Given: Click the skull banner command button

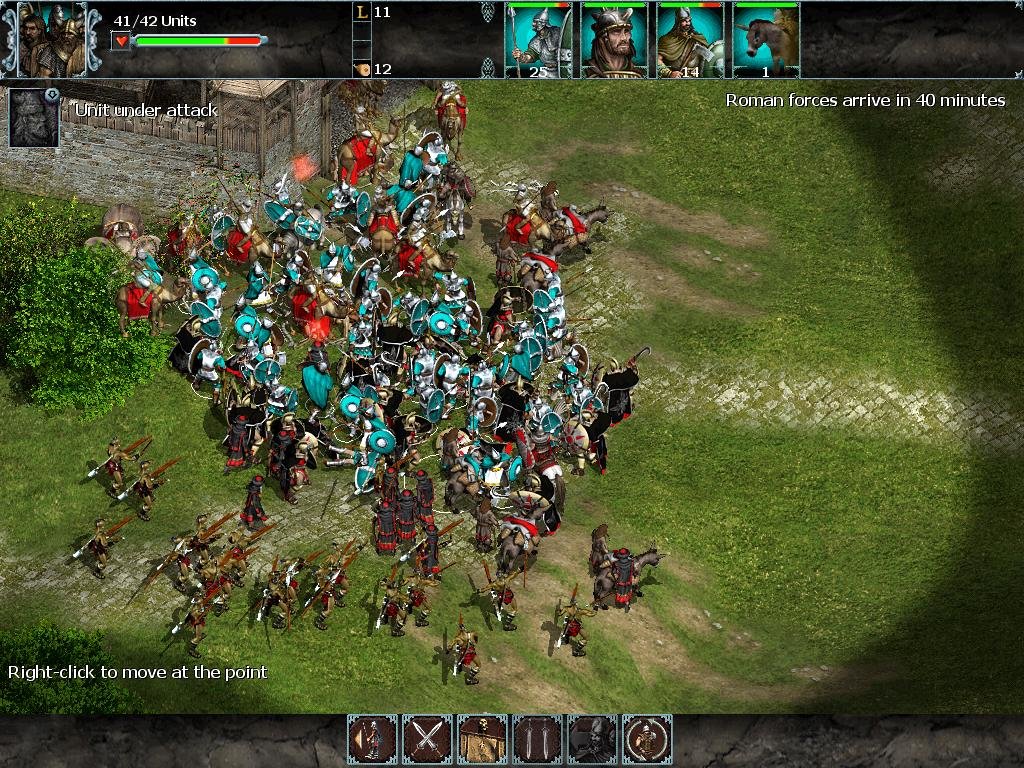Looking at the screenshot, I should coord(483,739).
